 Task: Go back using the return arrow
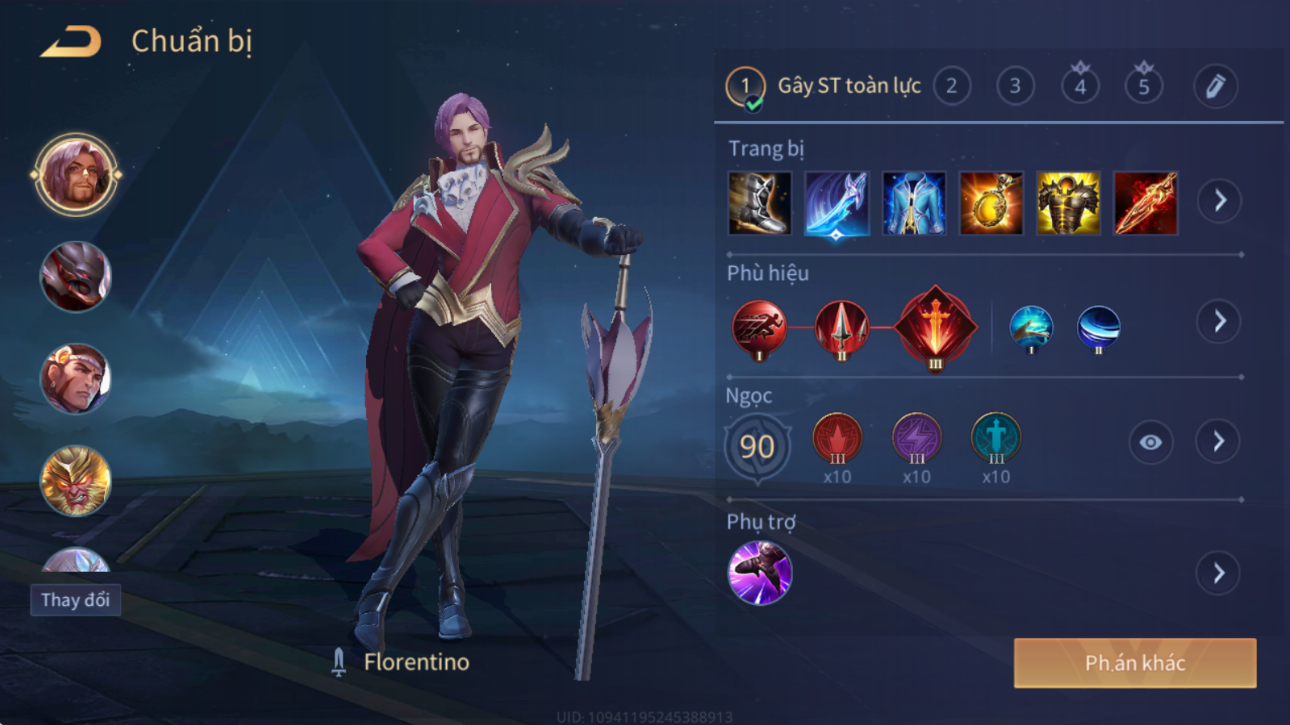70,42
